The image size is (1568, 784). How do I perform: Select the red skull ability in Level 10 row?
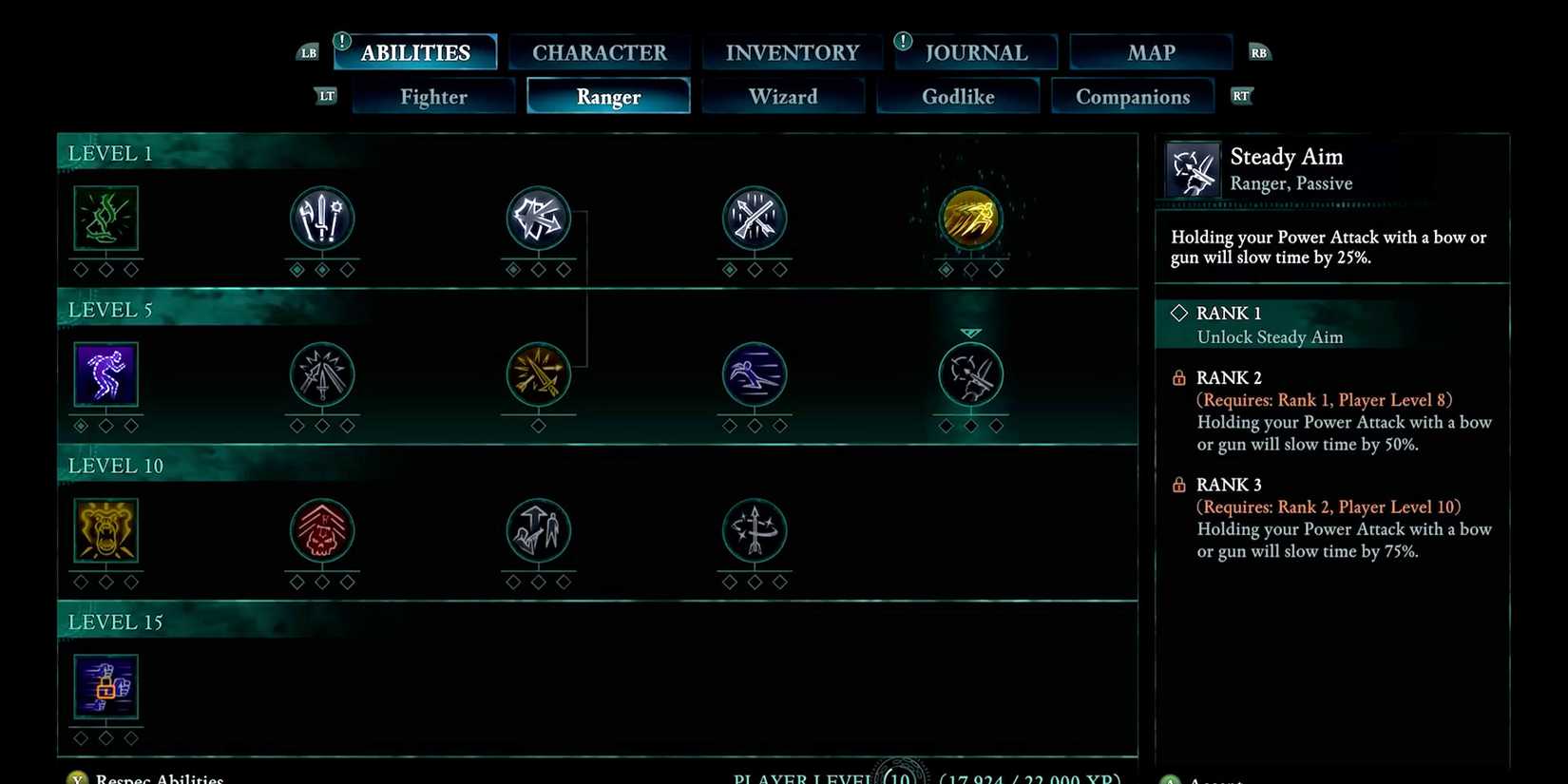tap(322, 532)
